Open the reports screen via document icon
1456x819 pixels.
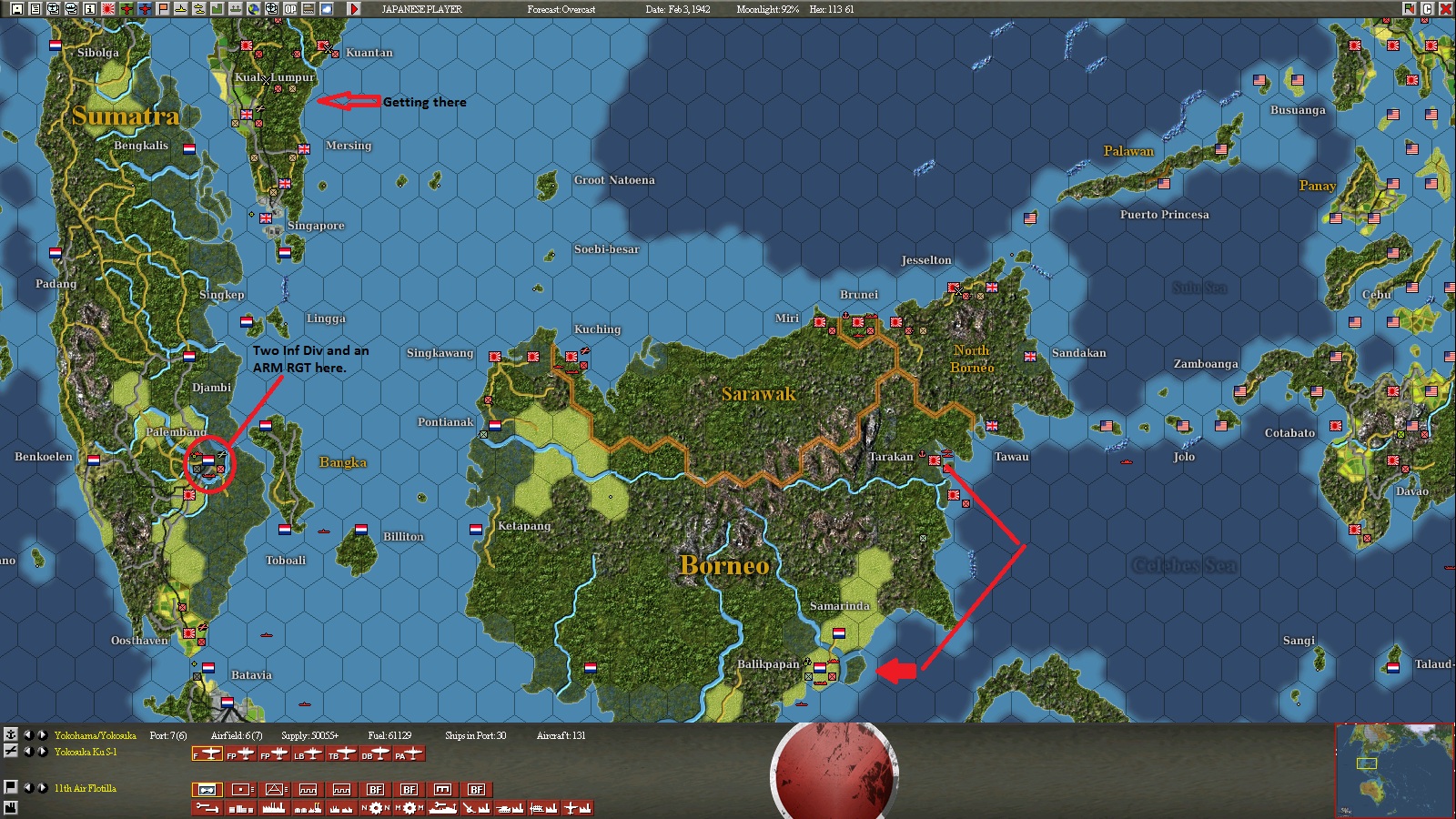tap(35, 9)
